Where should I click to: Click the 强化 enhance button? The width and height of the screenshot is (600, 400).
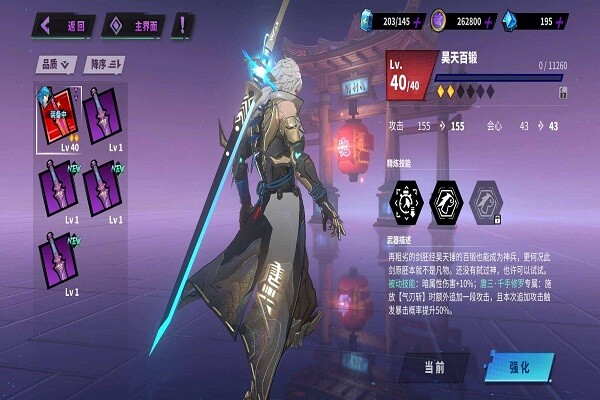[x=520, y=367]
